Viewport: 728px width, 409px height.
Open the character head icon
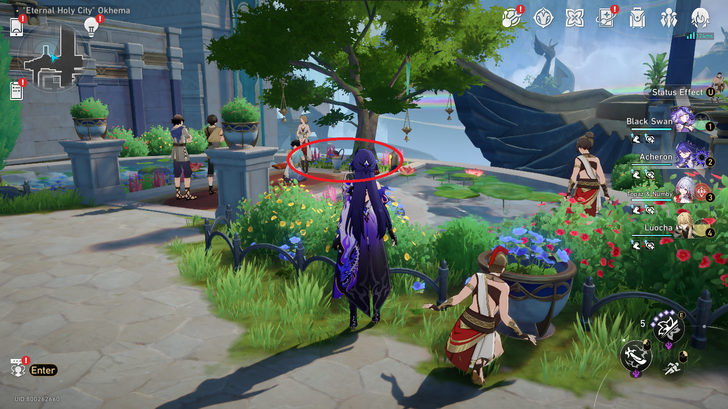pyautogui.click(x=700, y=17)
